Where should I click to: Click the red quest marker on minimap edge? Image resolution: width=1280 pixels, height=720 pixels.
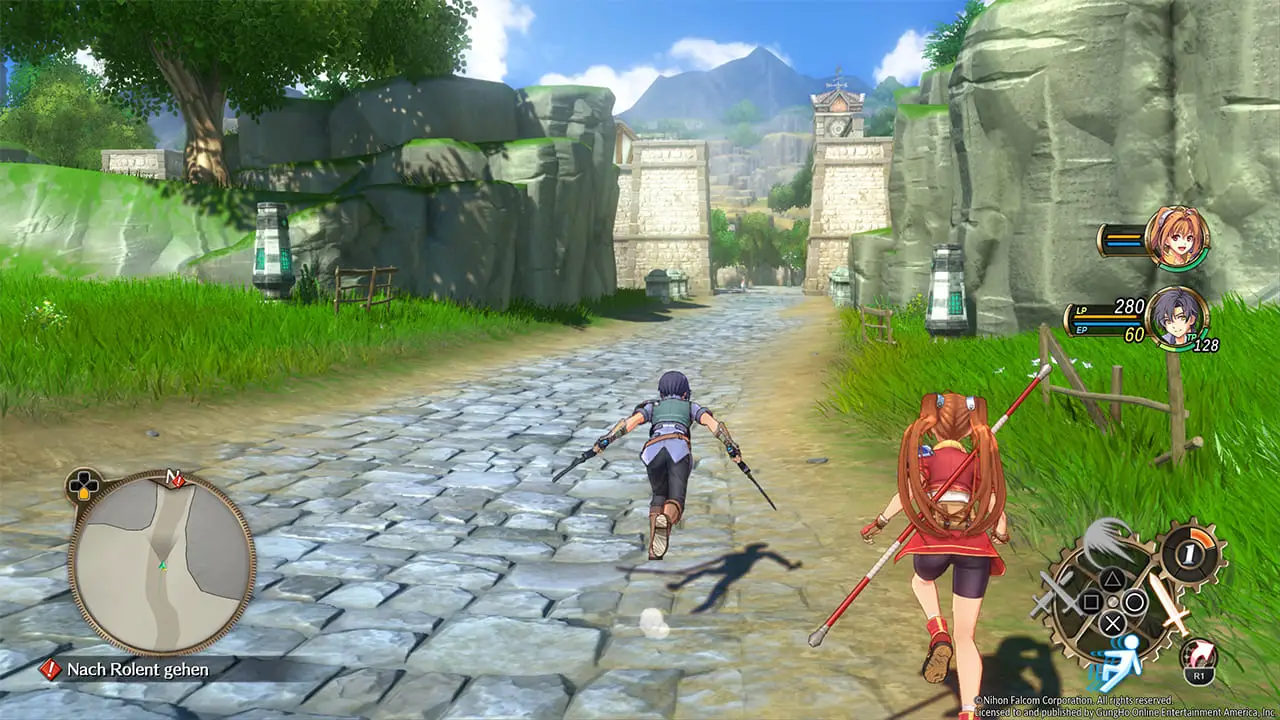click(177, 480)
